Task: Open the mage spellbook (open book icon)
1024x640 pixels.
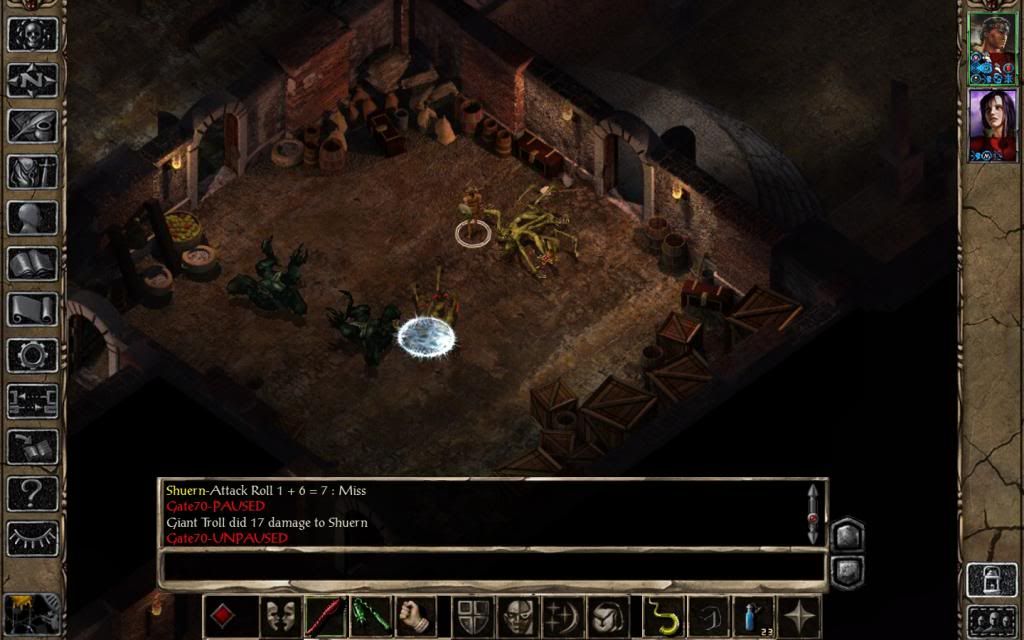Action: [33, 264]
